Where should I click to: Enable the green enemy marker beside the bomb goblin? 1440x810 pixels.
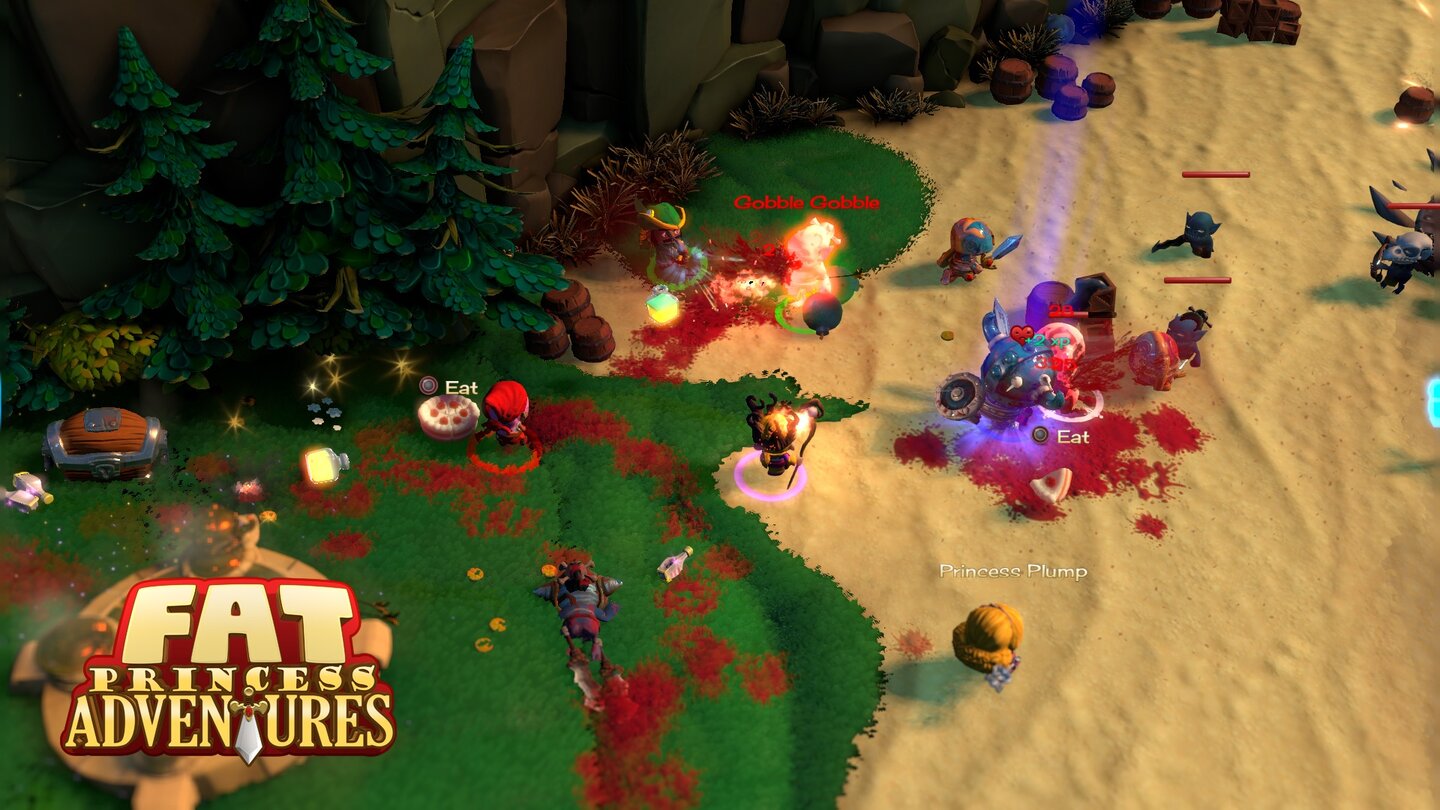(x=786, y=321)
